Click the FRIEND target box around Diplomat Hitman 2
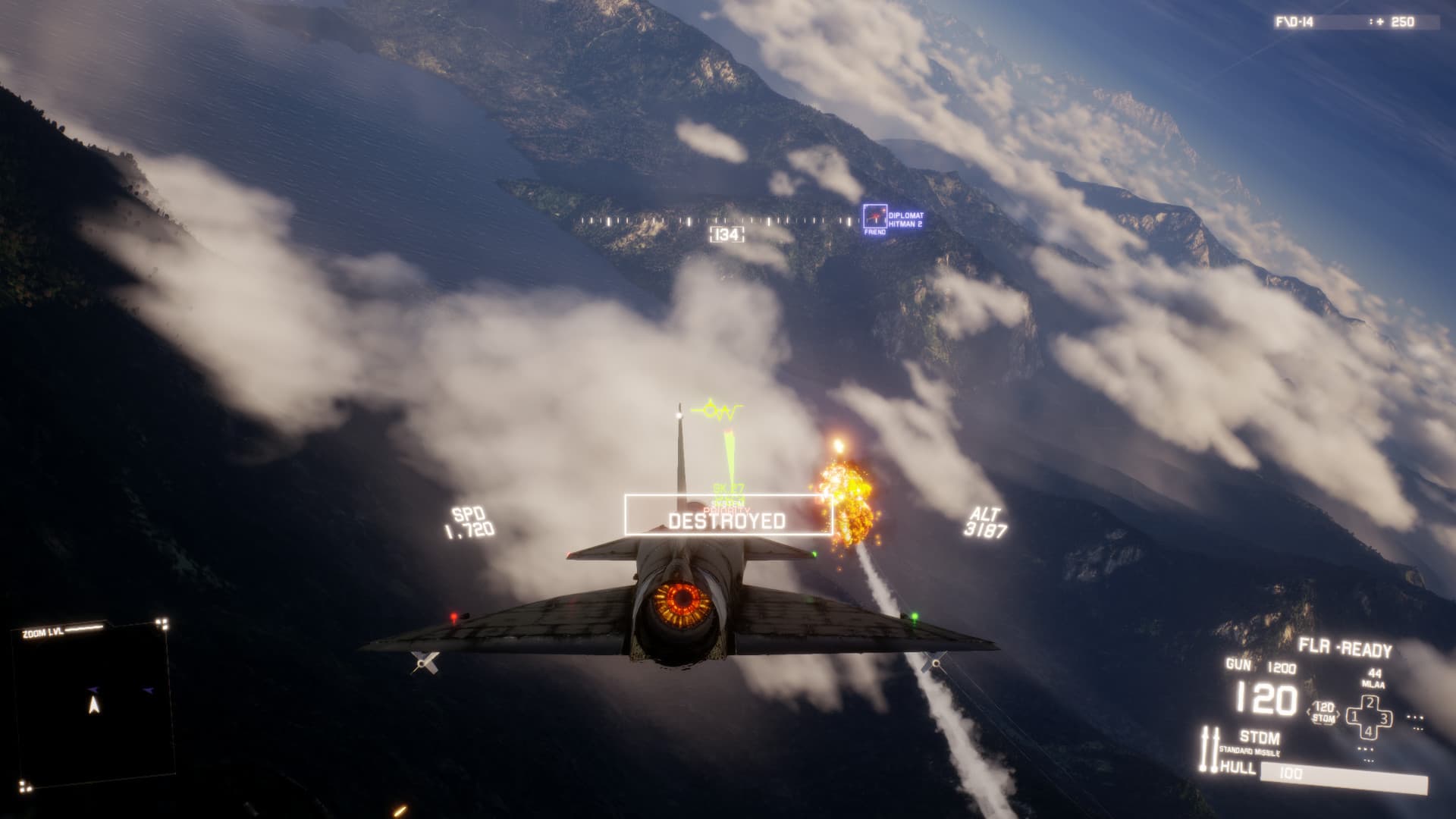Screen dimensions: 1456x819 [874, 216]
